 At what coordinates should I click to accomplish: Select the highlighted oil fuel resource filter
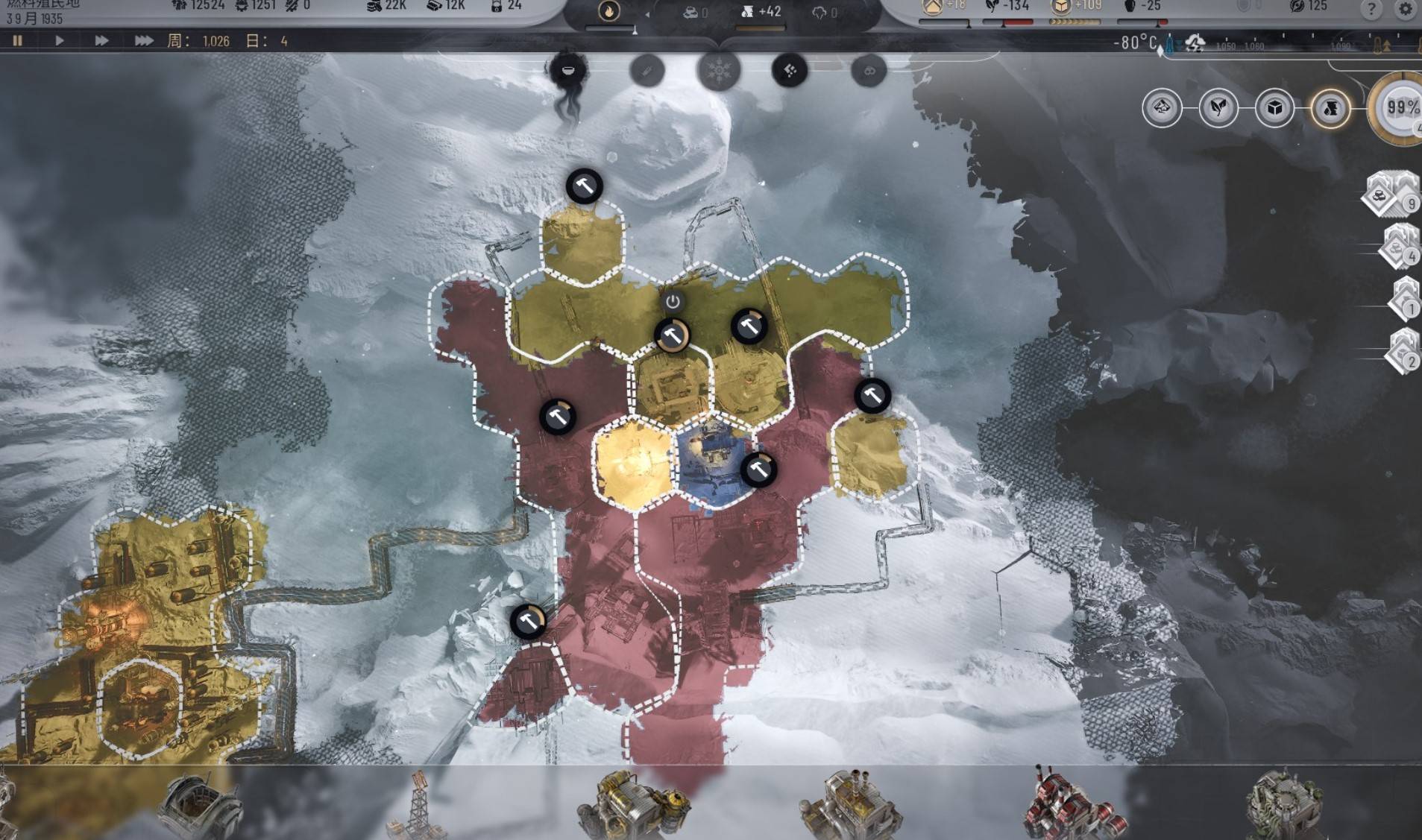(1331, 109)
